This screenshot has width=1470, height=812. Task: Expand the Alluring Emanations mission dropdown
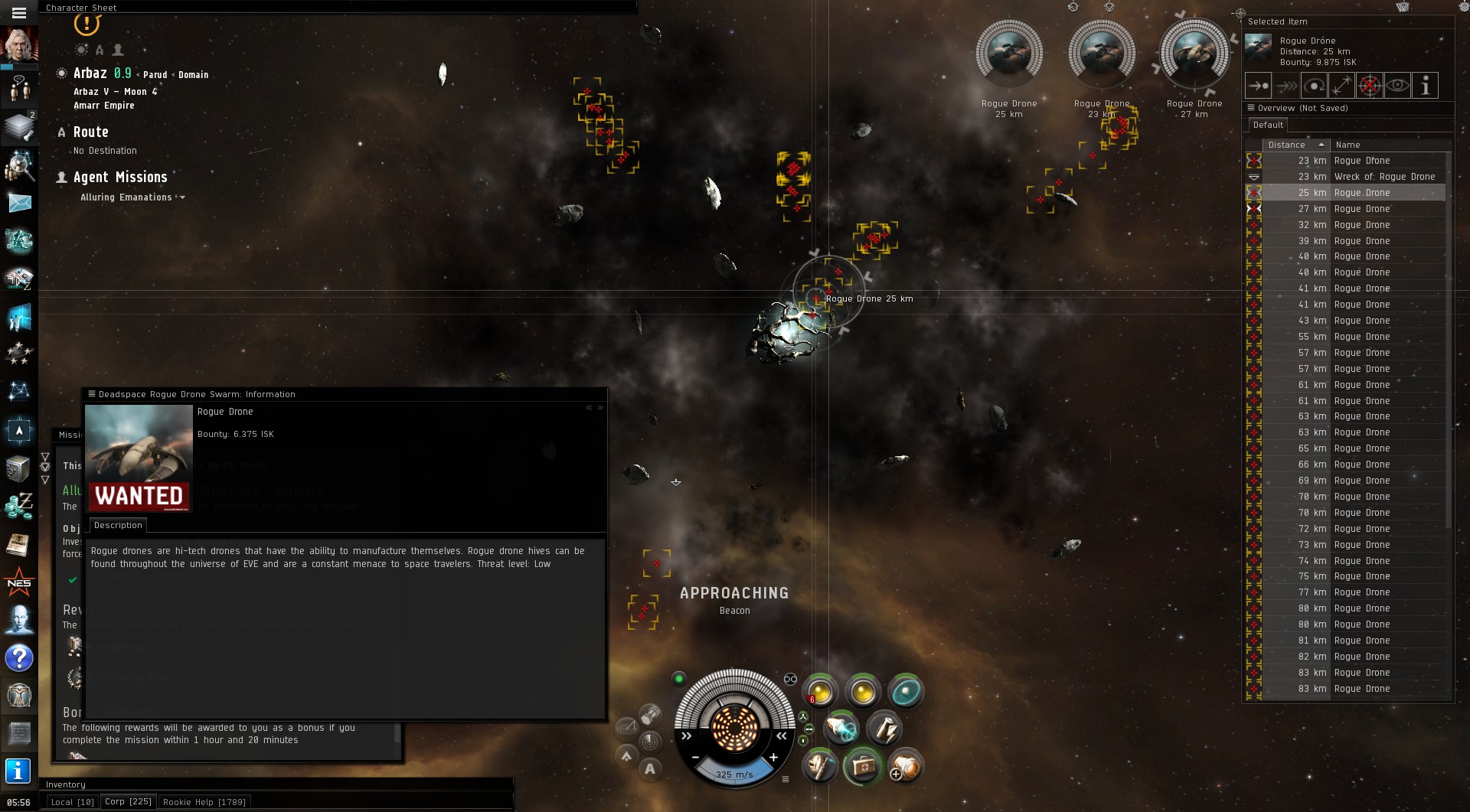182,197
